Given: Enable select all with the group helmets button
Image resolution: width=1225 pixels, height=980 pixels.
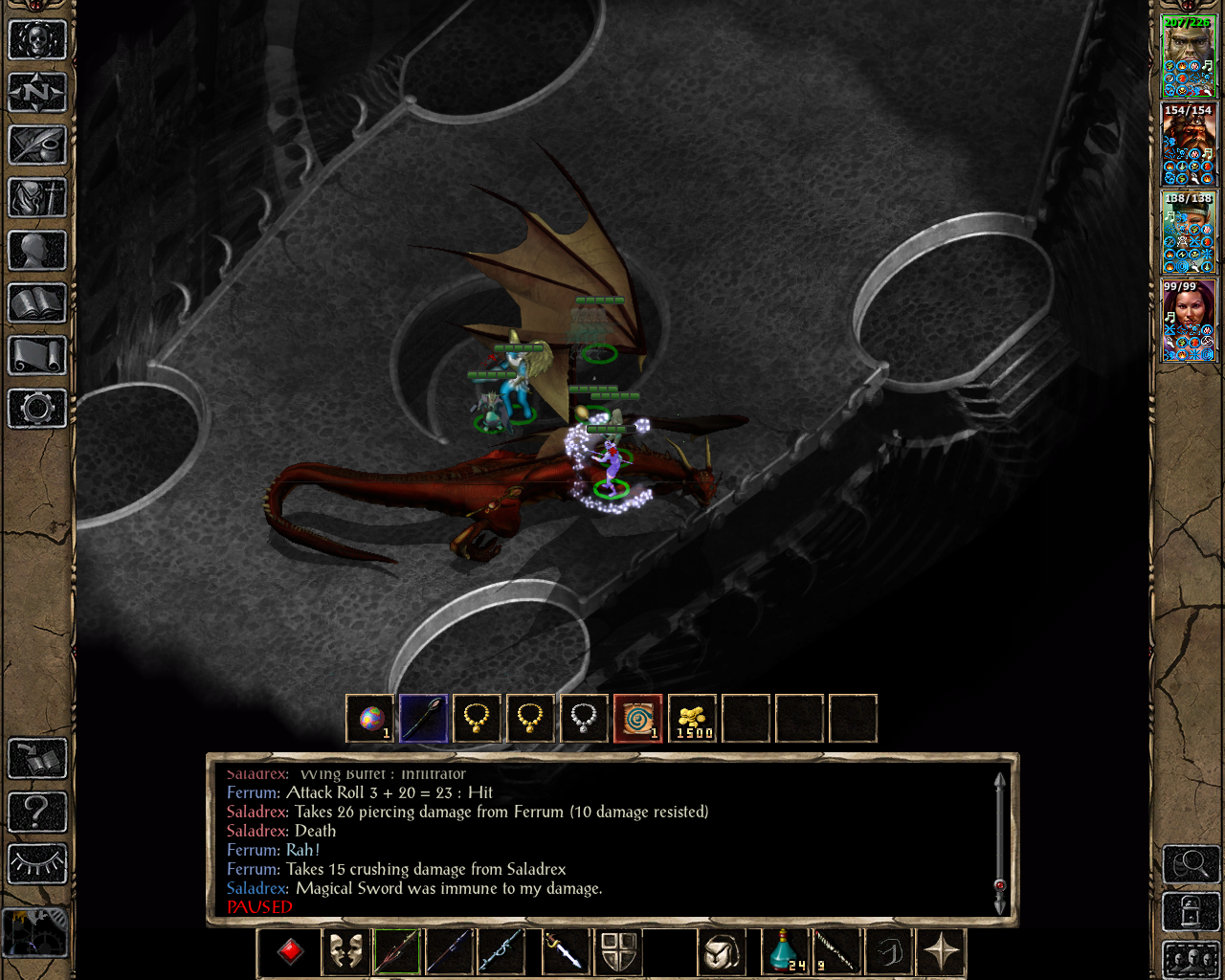Looking at the screenshot, I should [x=1192, y=959].
